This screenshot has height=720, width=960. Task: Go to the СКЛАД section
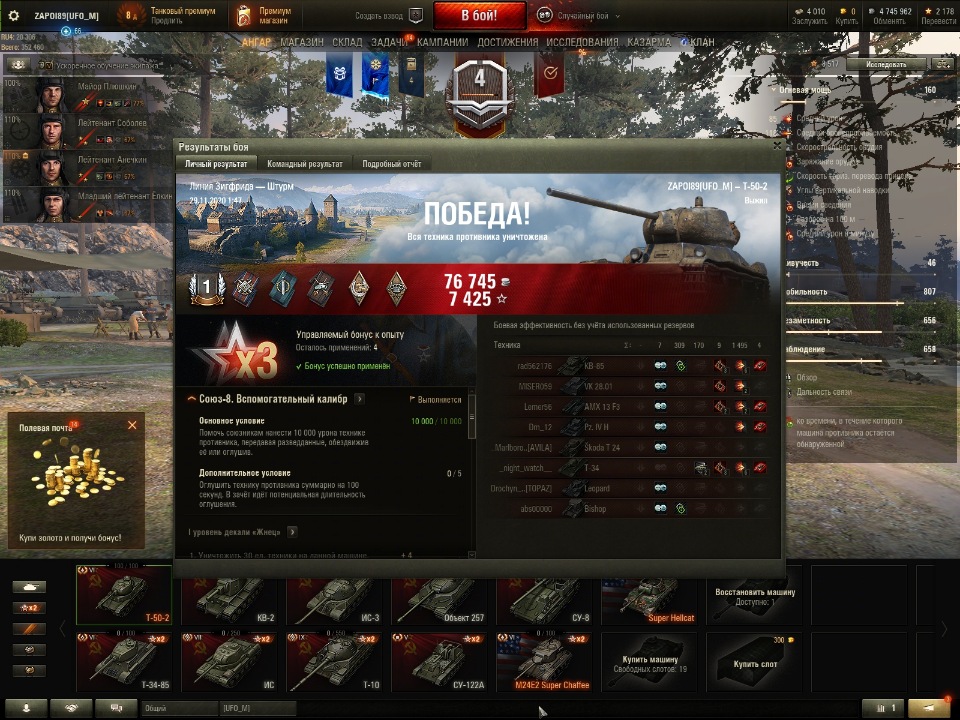click(x=347, y=42)
